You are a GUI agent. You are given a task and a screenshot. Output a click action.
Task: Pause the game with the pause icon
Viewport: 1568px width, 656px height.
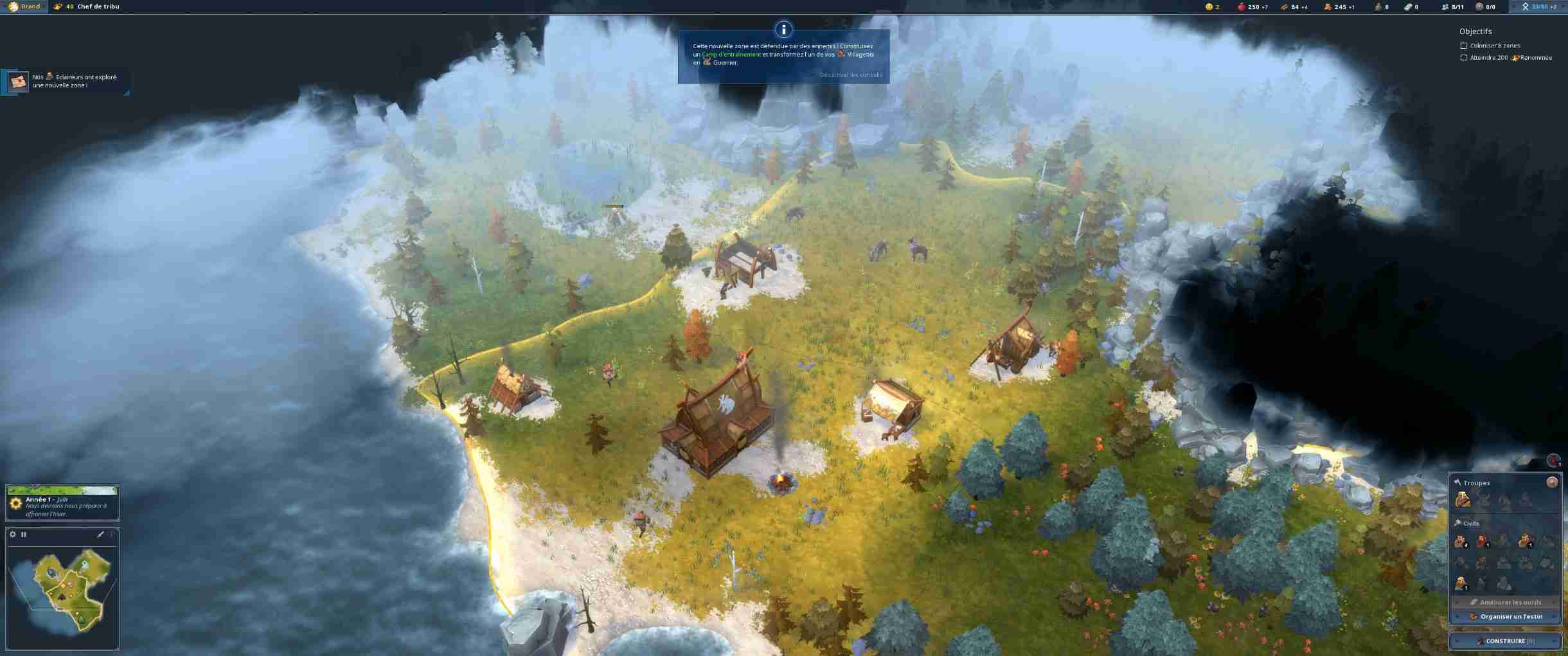(x=24, y=534)
